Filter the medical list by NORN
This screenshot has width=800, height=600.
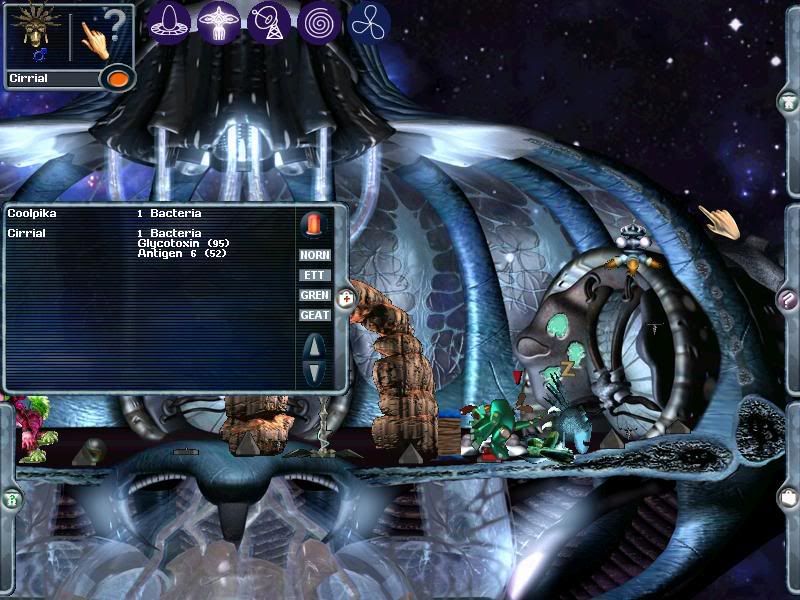(314, 255)
